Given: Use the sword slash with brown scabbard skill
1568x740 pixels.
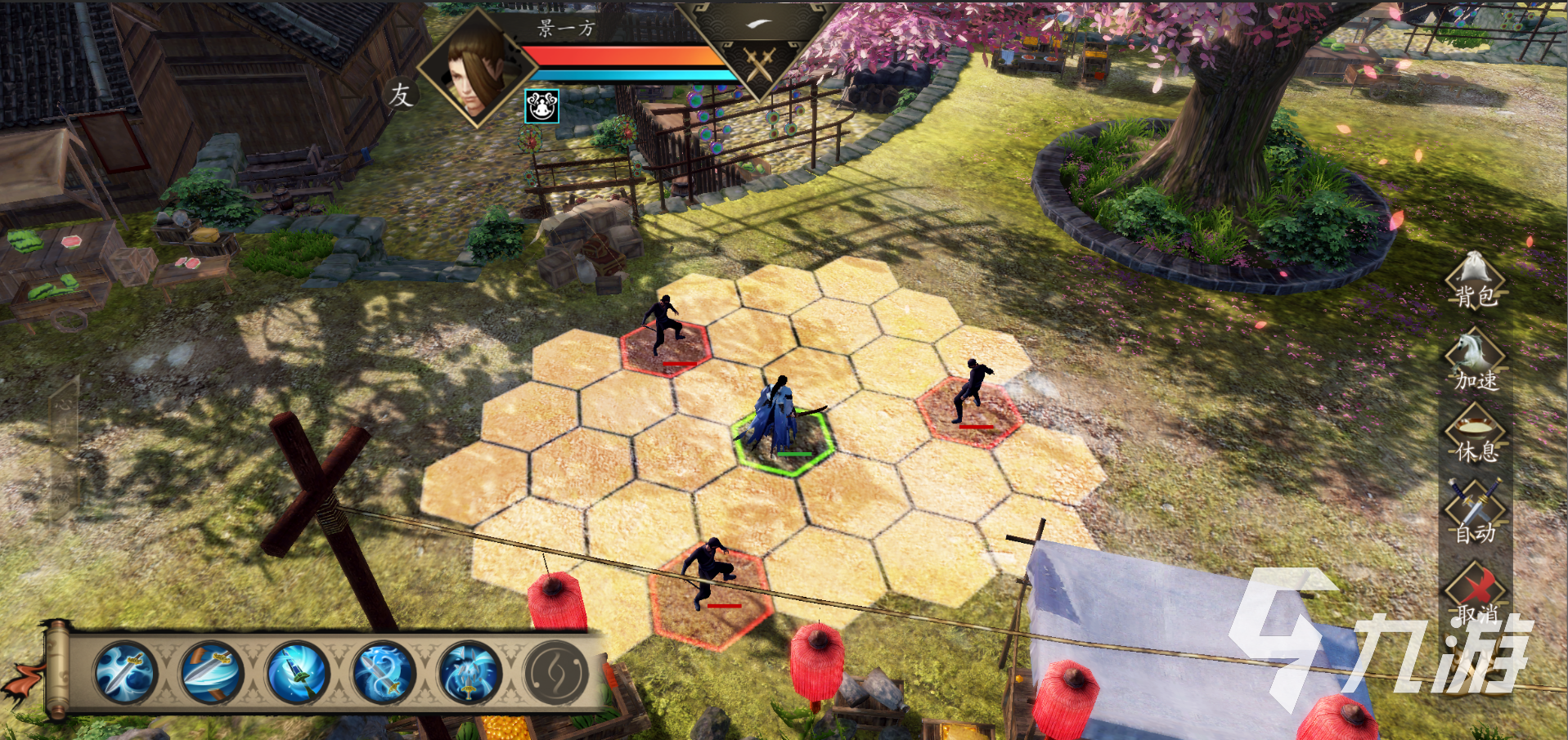Looking at the screenshot, I should pyautogui.click(x=211, y=673).
